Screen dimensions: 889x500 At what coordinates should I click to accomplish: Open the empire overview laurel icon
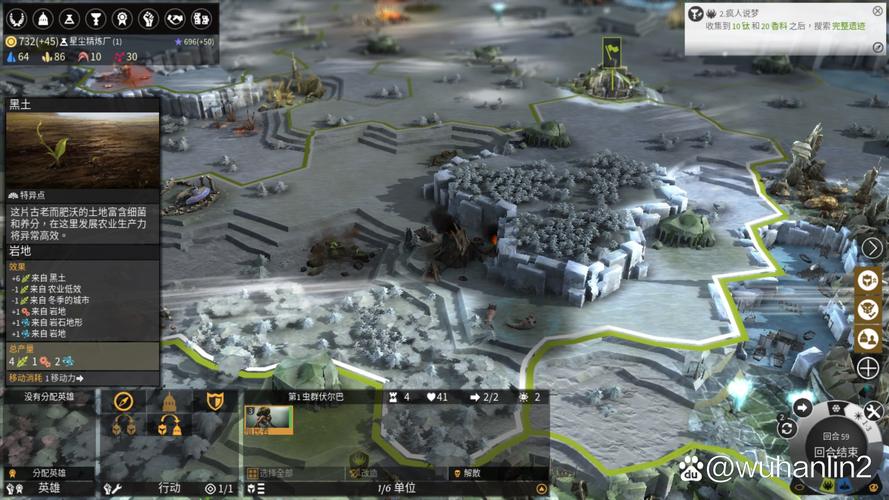[x=19, y=18]
